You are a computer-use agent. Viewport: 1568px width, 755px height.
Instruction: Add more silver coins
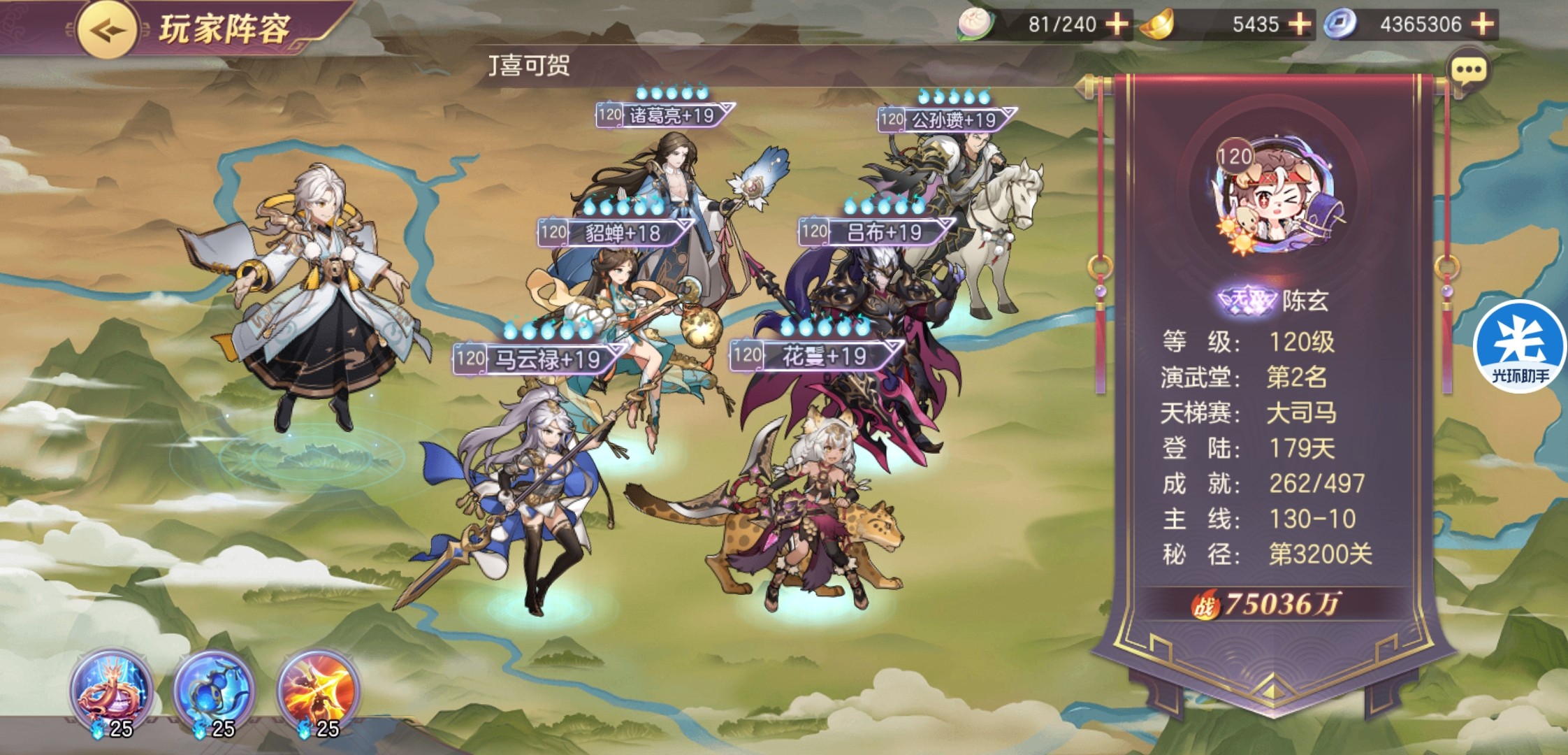tap(1482, 24)
